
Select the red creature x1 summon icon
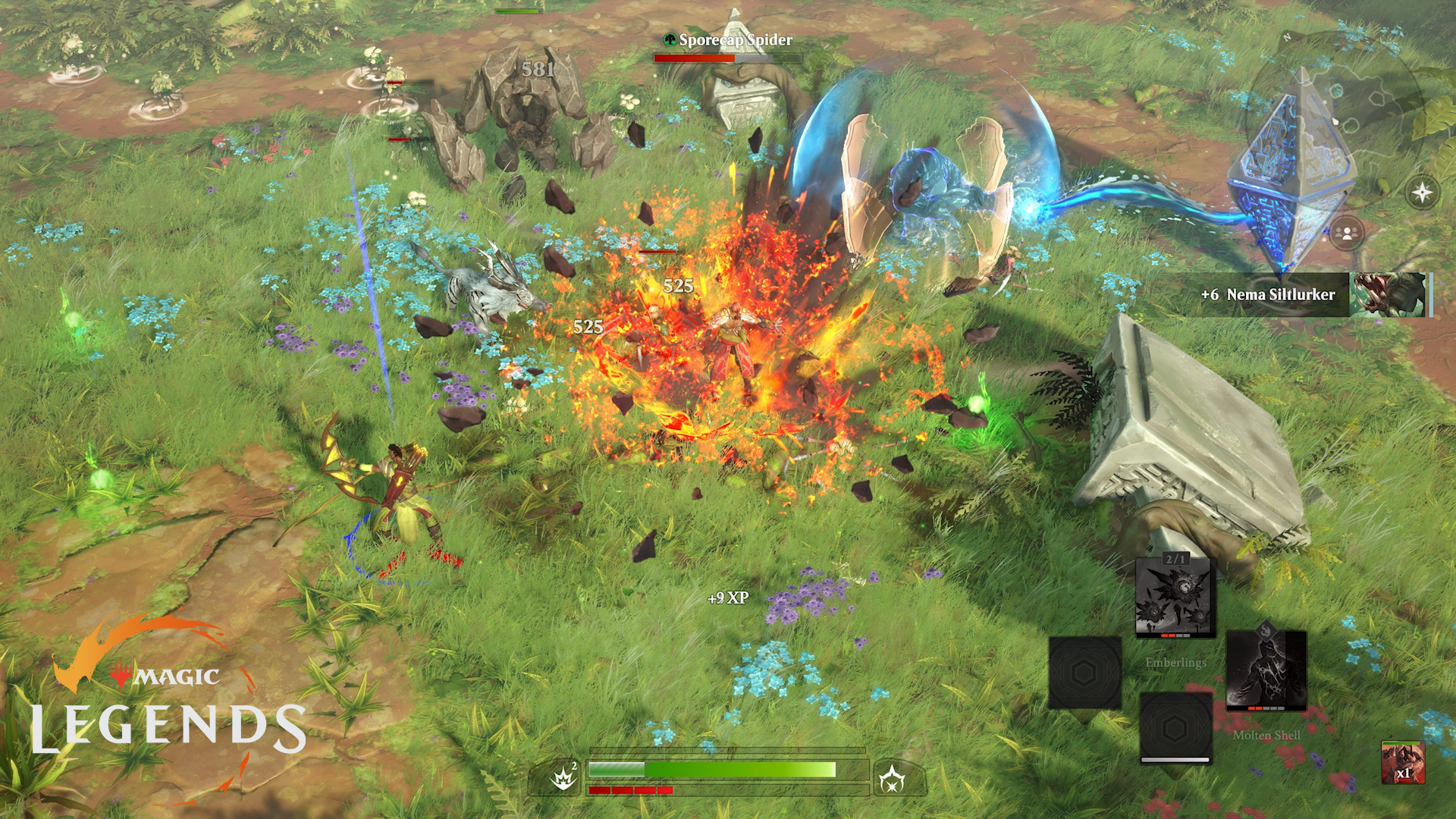point(1403,762)
